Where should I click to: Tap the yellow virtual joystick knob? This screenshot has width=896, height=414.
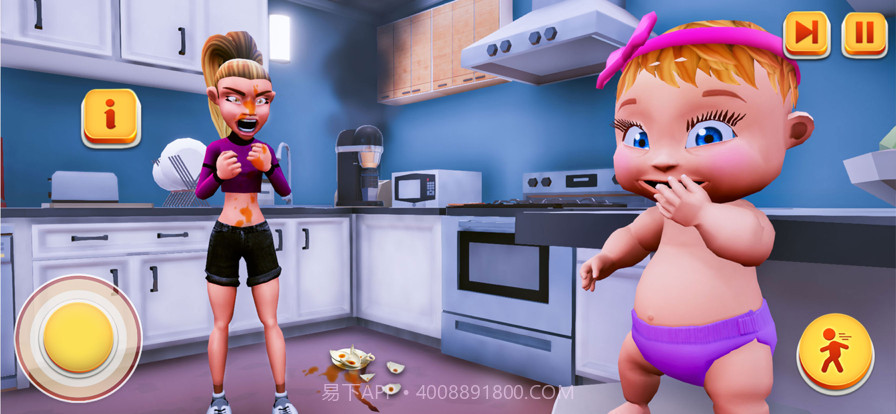(x=79, y=337)
